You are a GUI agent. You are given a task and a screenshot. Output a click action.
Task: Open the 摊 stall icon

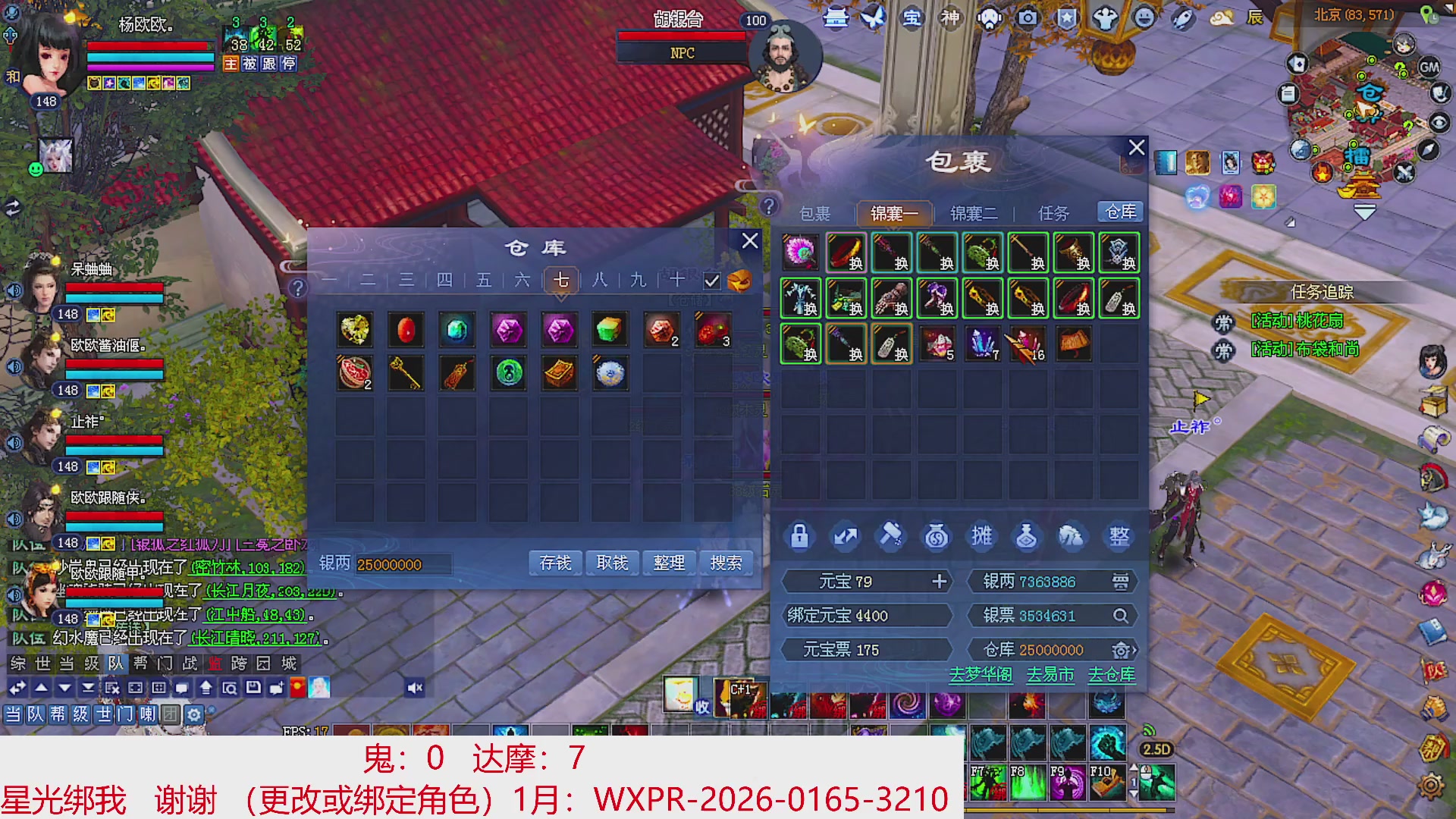coord(982,536)
